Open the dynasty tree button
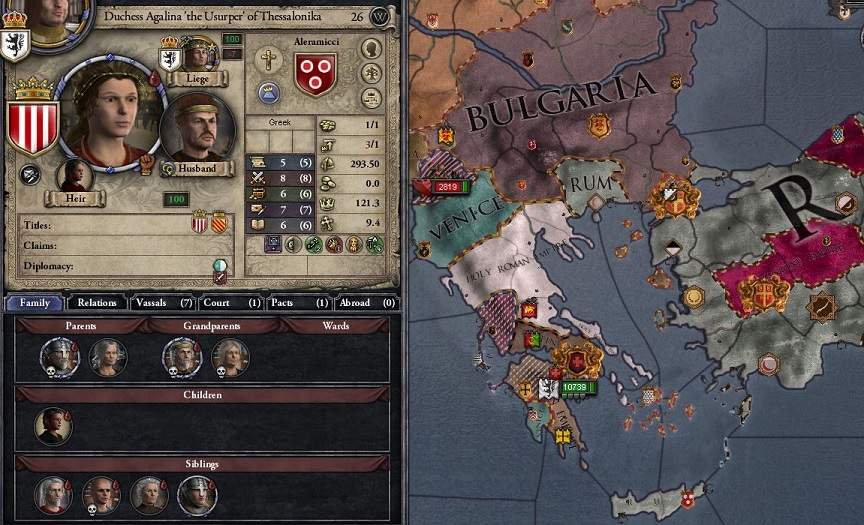 coord(371,73)
